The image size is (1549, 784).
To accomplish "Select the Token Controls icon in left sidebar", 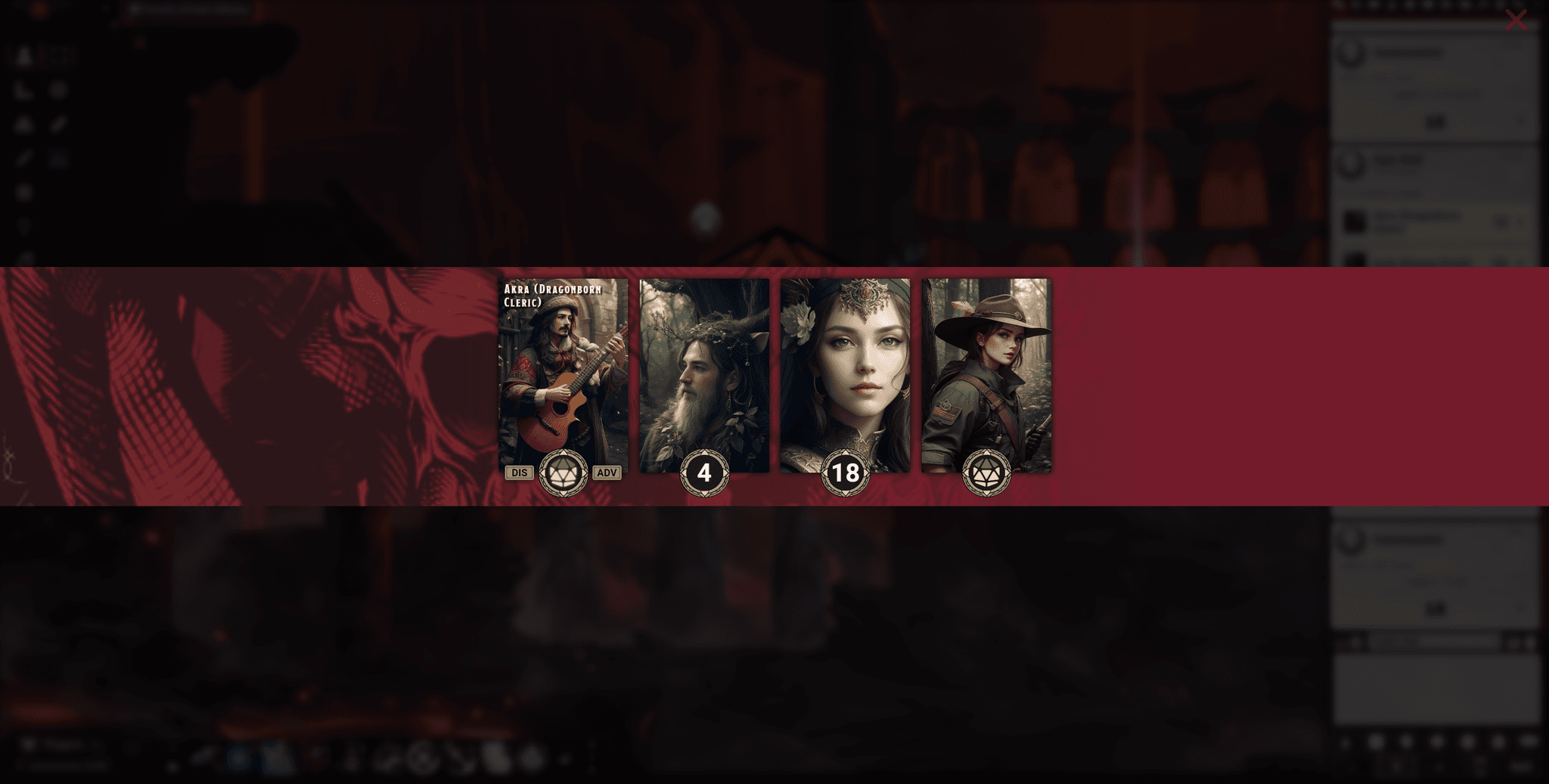I will click(x=23, y=53).
